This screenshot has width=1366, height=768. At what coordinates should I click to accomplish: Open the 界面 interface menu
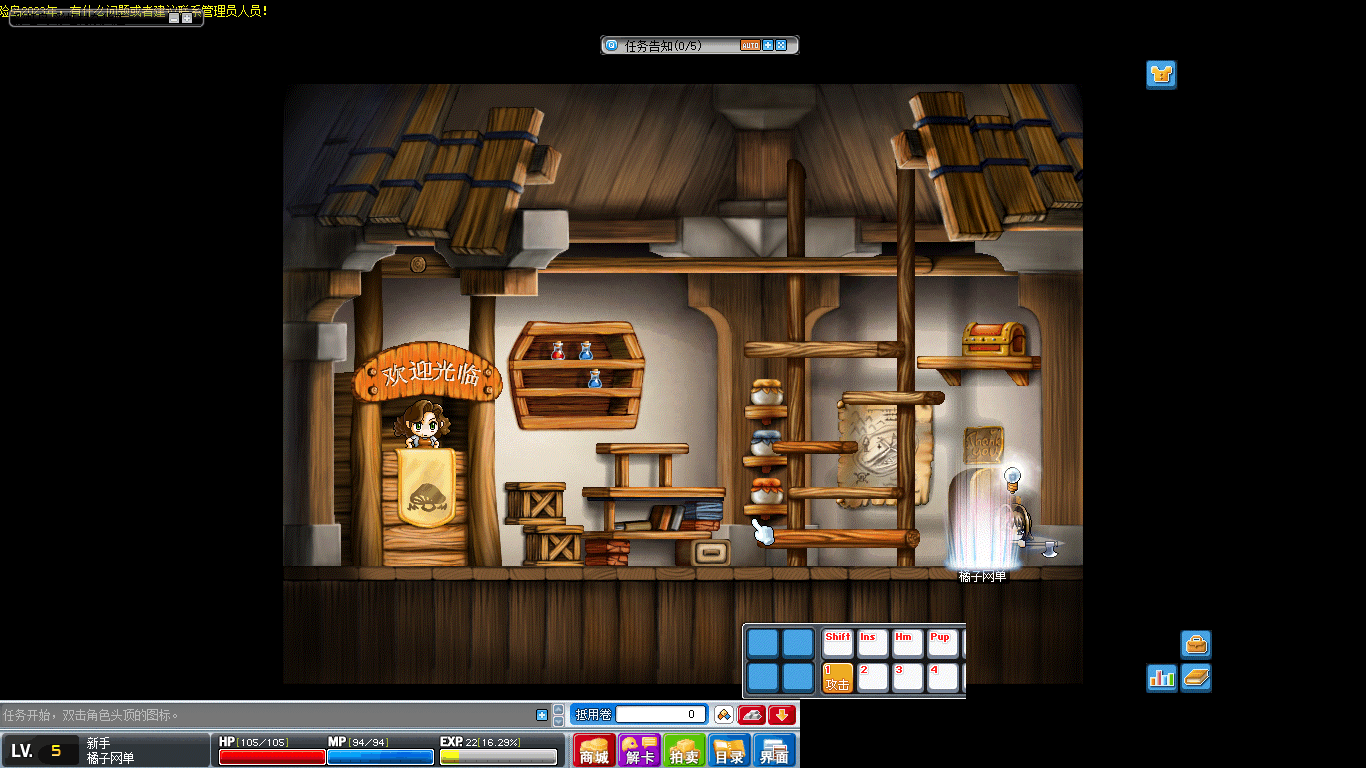(774, 750)
